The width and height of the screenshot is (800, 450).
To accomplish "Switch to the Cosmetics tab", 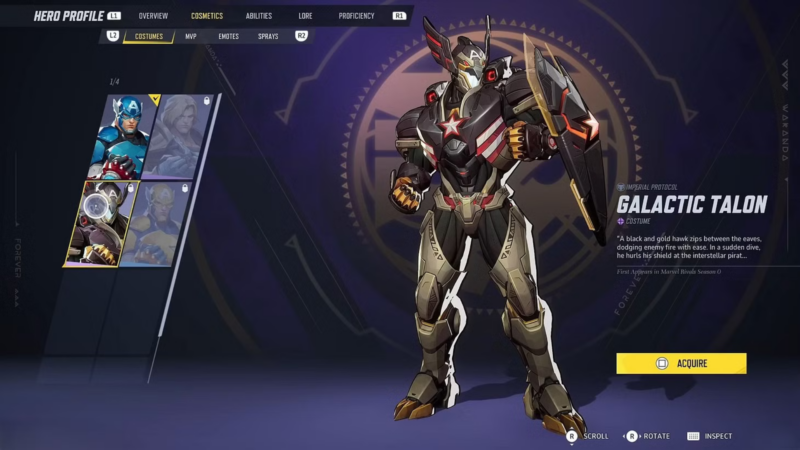I will (207, 16).
